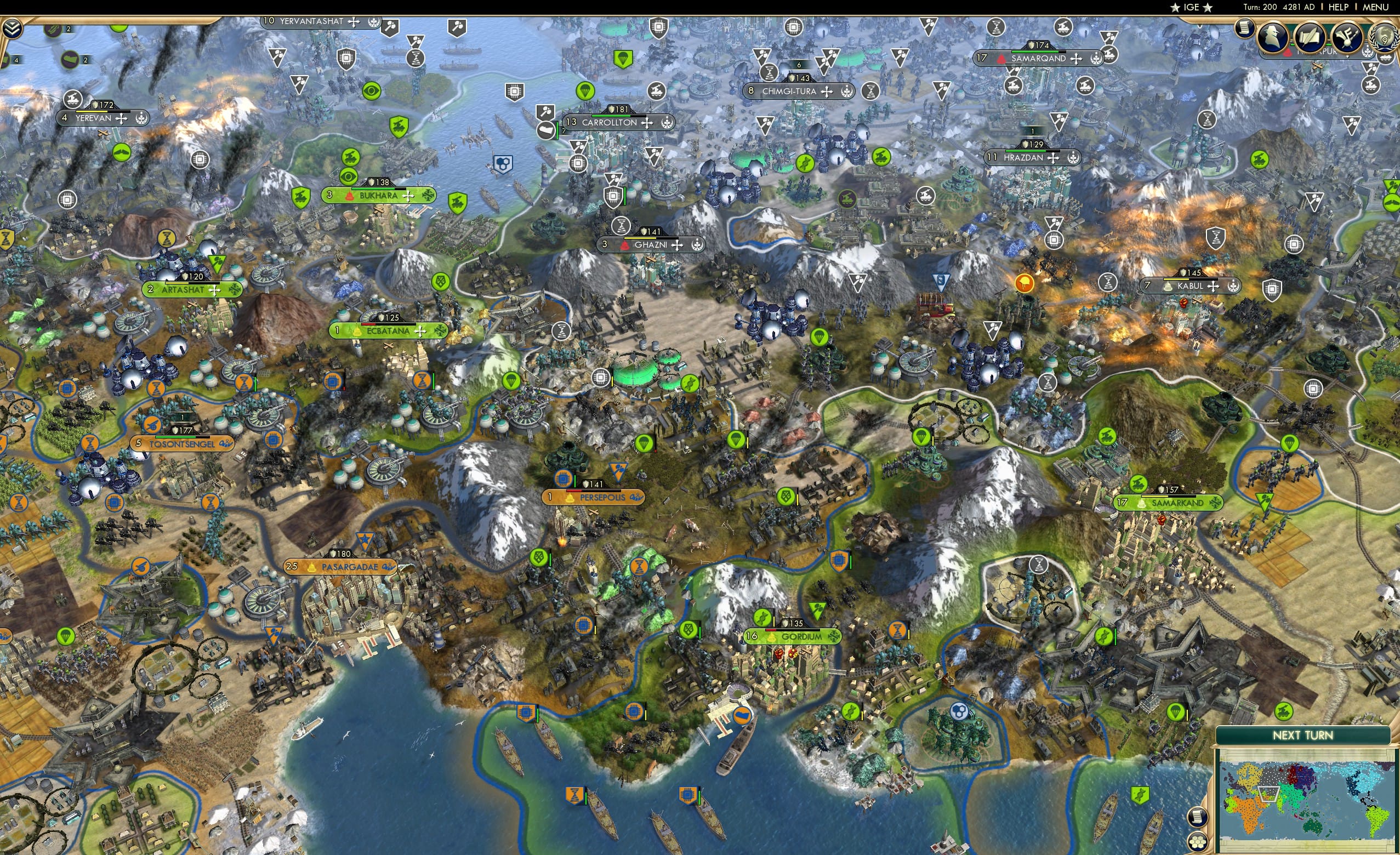Select the aircraft icon on Samarqand's banner

click(x=1076, y=59)
